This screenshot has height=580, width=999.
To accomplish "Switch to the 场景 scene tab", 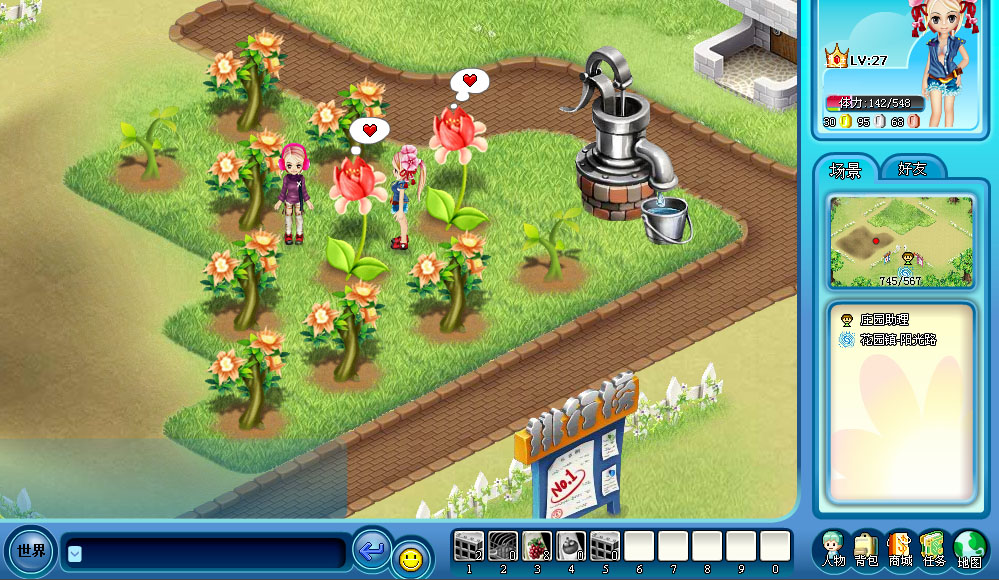I will pyautogui.click(x=845, y=170).
